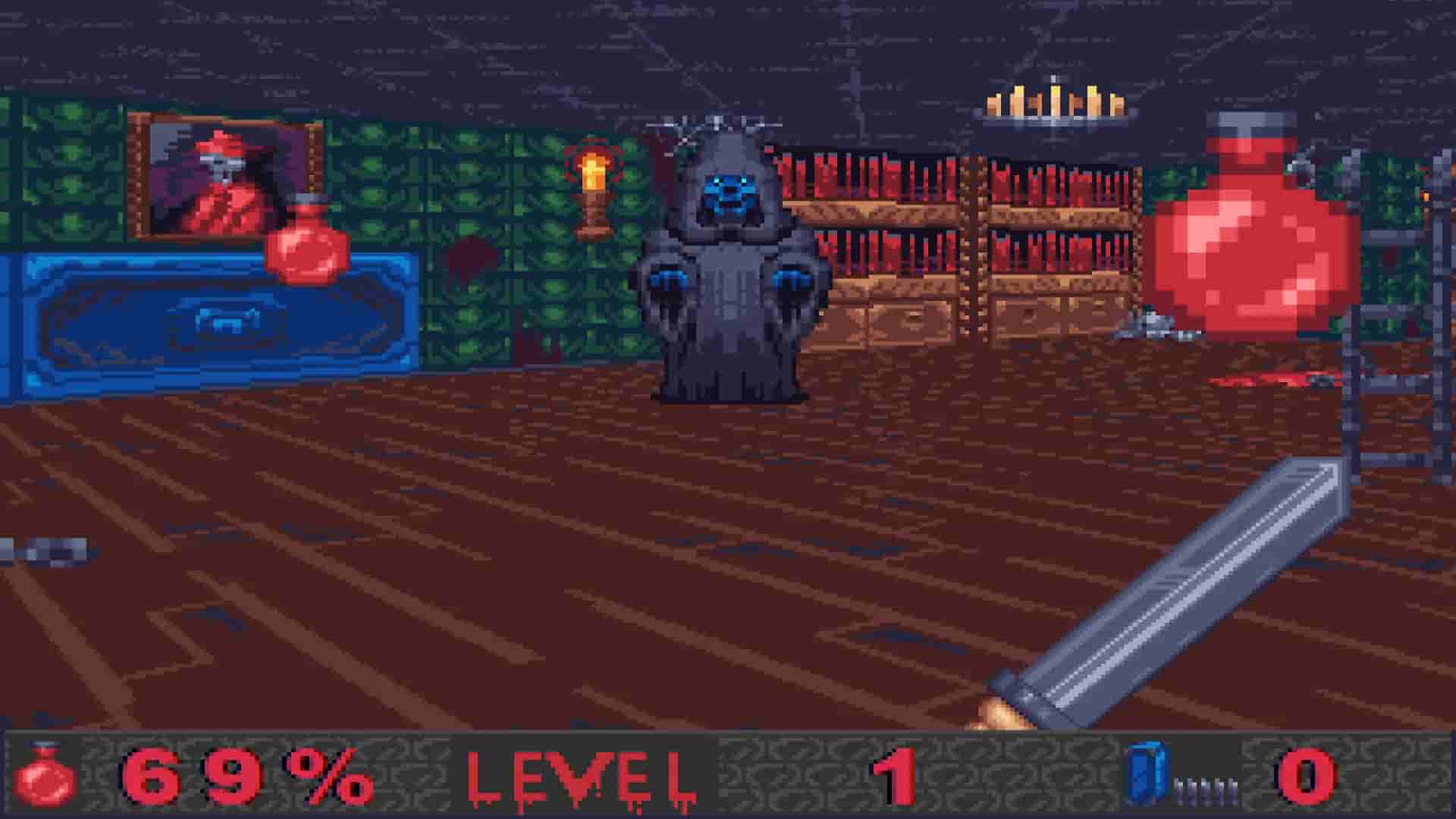Click the candelabra on the ceiling
Viewport: 1456px width, 819px height.
click(x=1050, y=102)
